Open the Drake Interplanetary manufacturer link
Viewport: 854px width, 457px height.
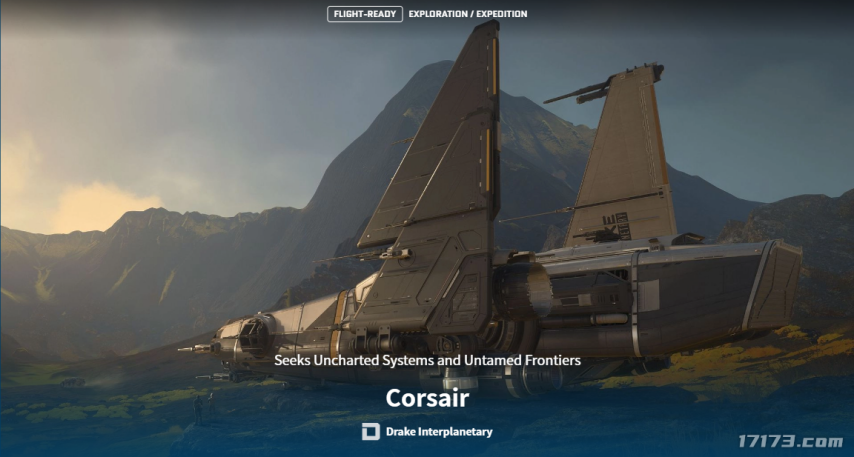pyautogui.click(x=428, y=432)
